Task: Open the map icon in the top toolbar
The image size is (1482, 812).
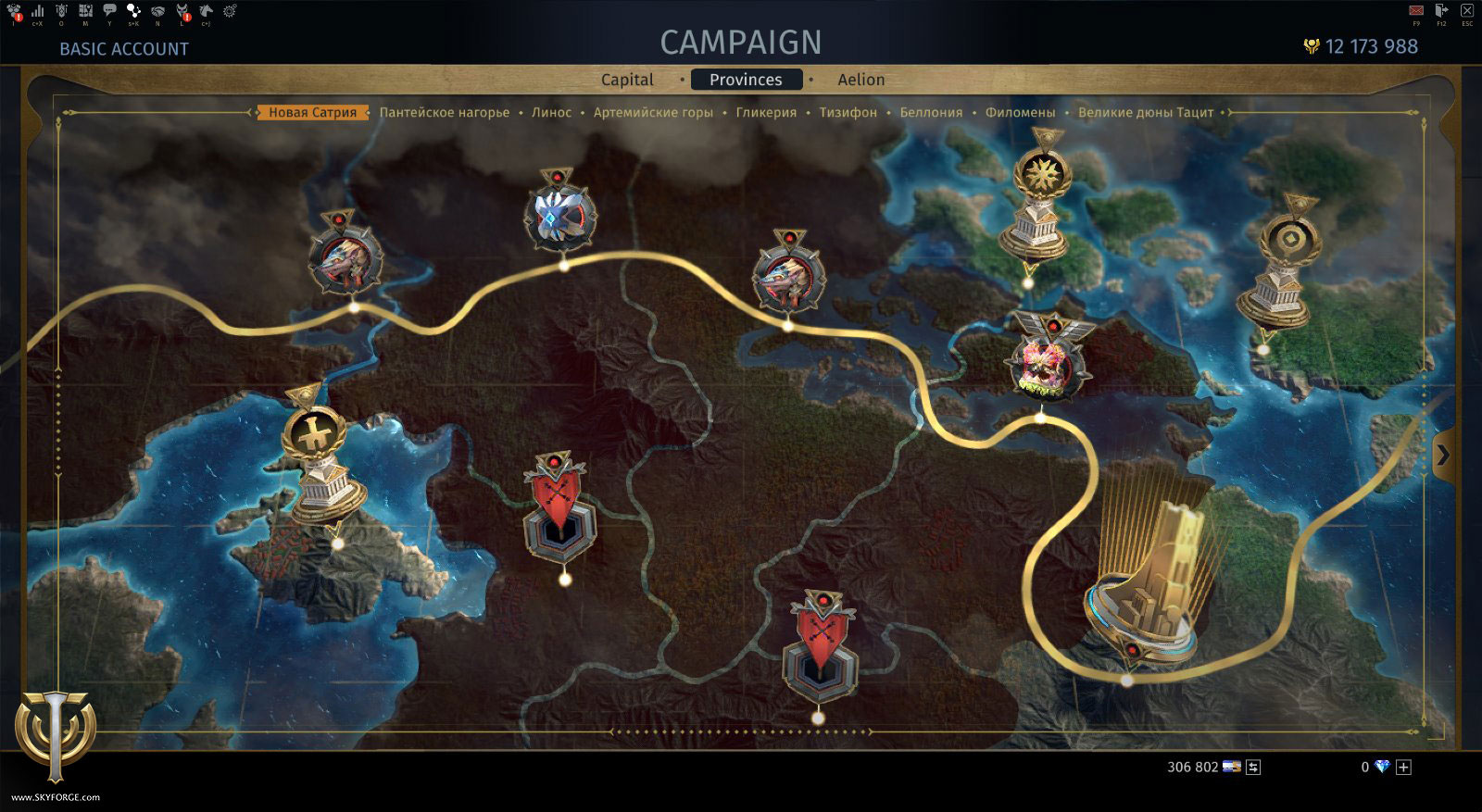Action: [85, 10]
